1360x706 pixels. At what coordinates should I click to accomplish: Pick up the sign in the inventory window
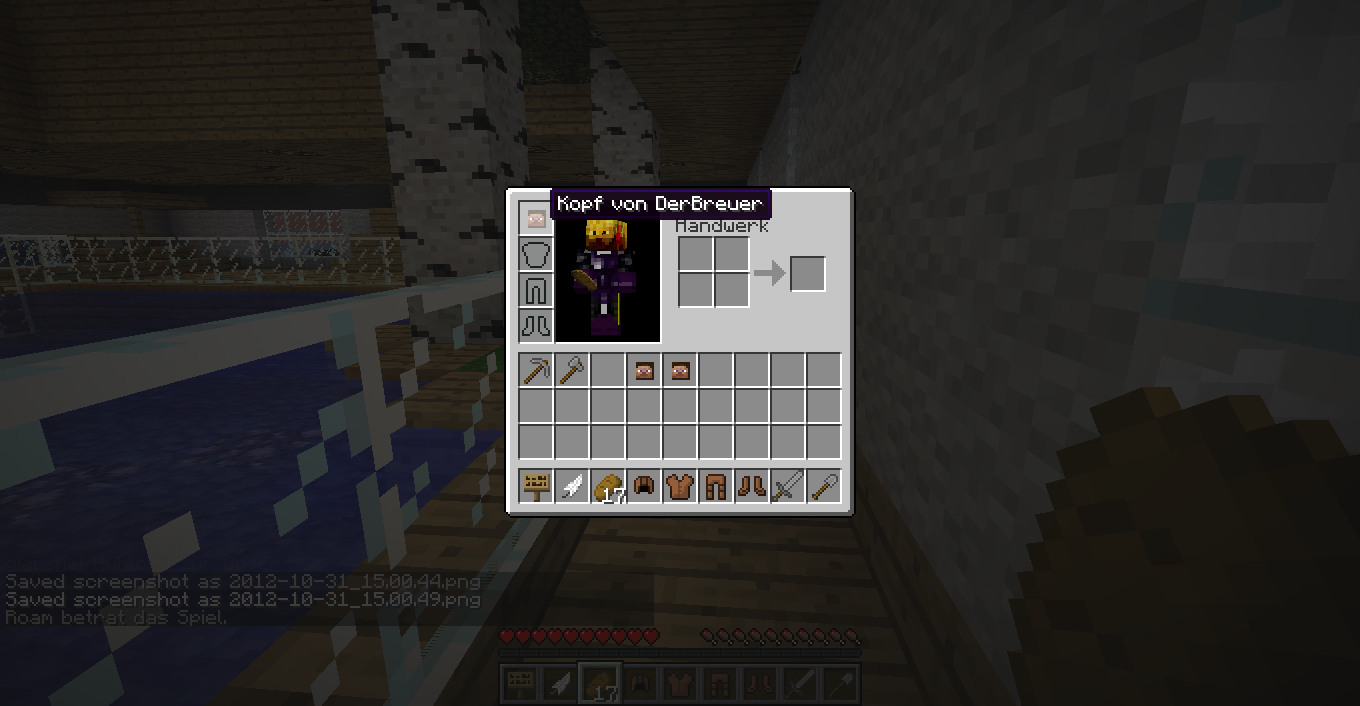536,487
